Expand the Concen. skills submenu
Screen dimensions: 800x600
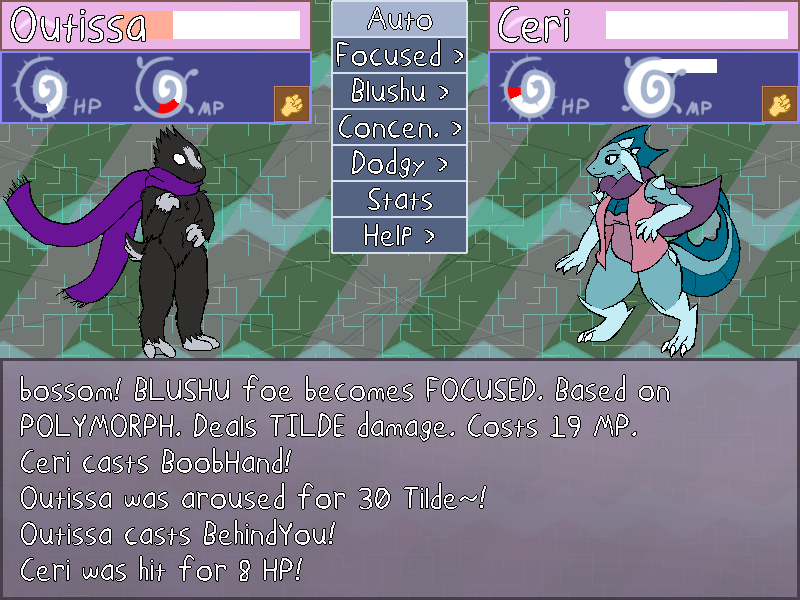coord(399,127)
